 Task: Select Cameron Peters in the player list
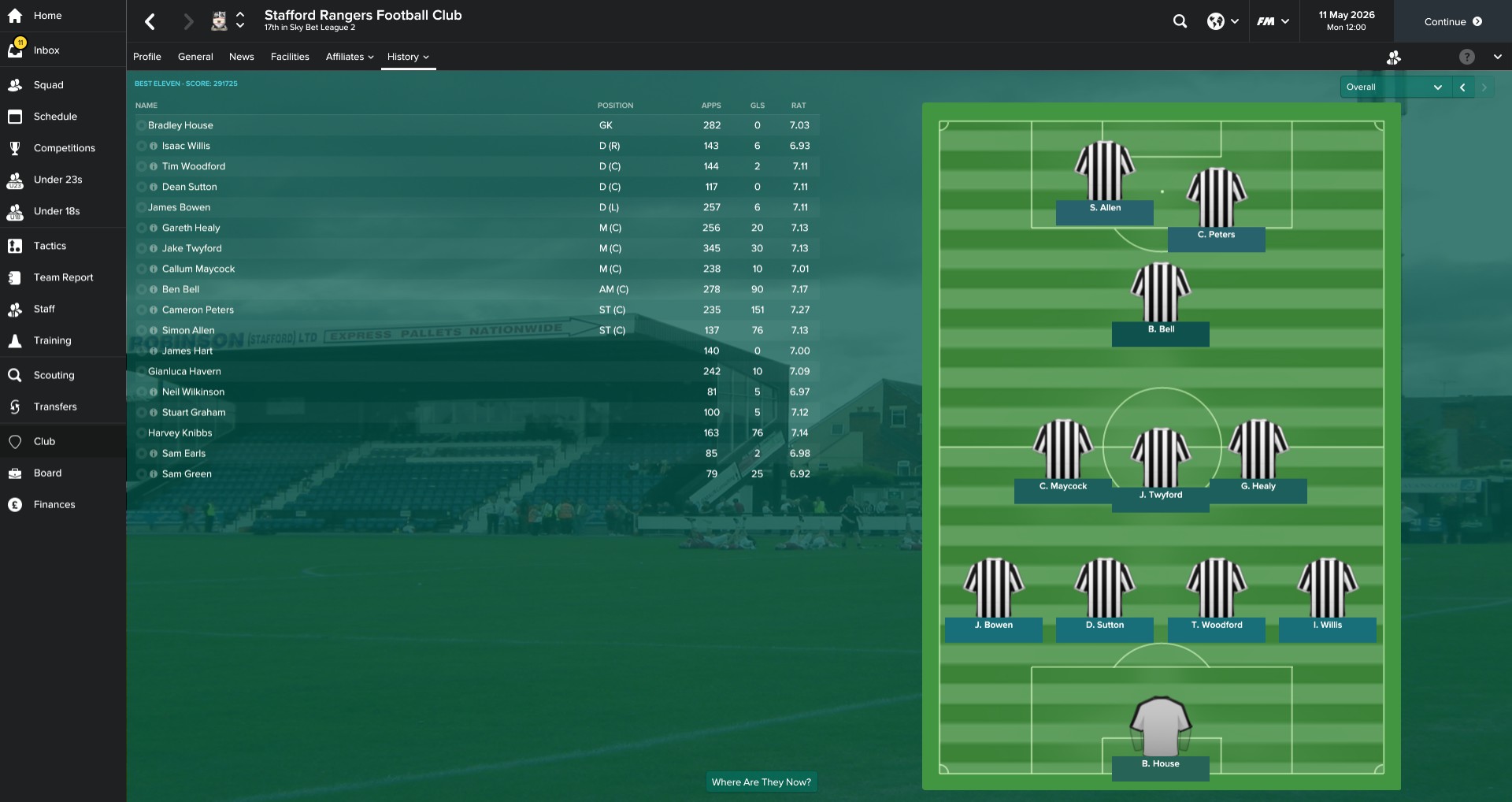tap(198, 310)
